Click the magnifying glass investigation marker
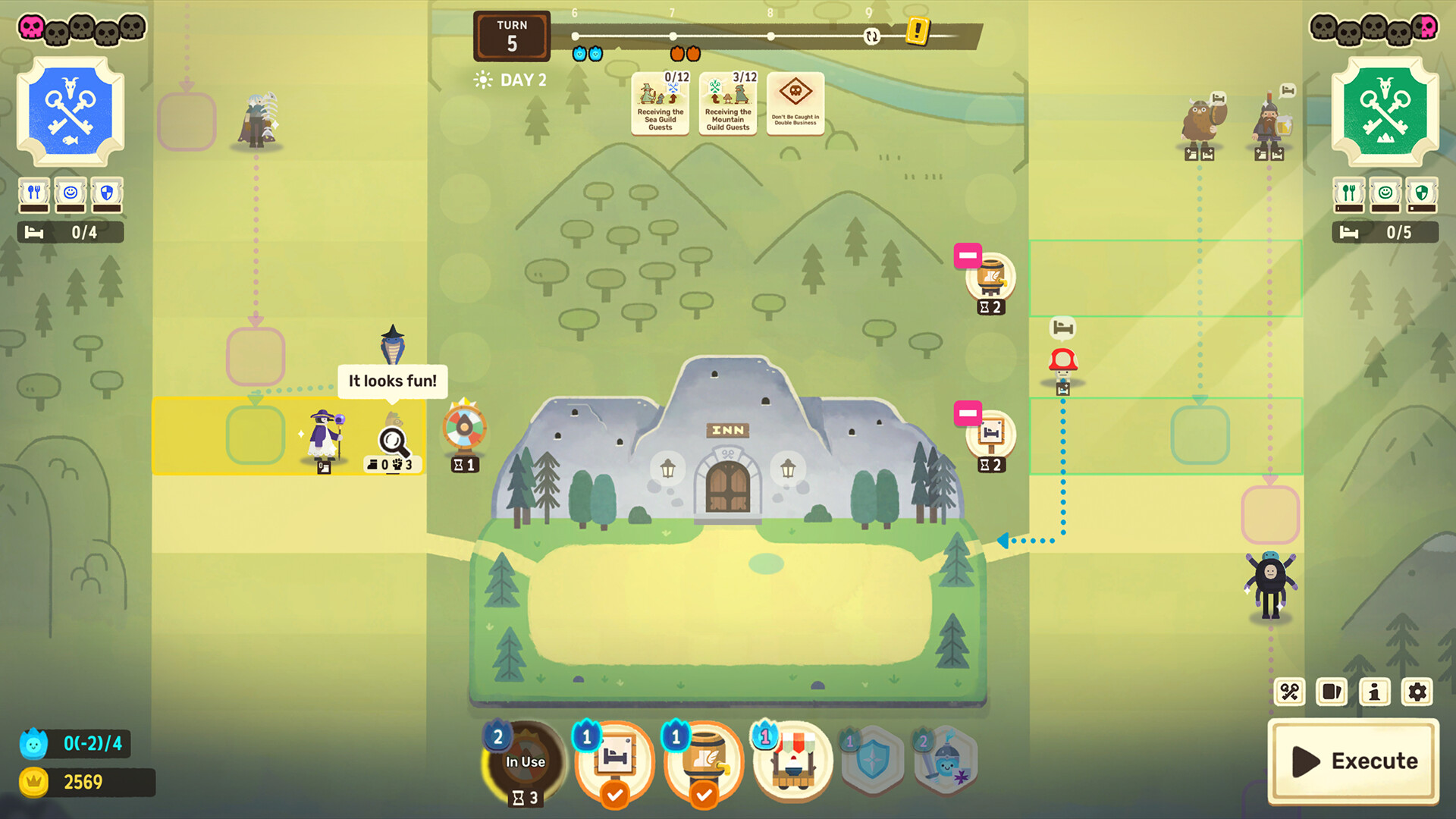This screenshot has width=1456, height=819. tap(391, 438)
